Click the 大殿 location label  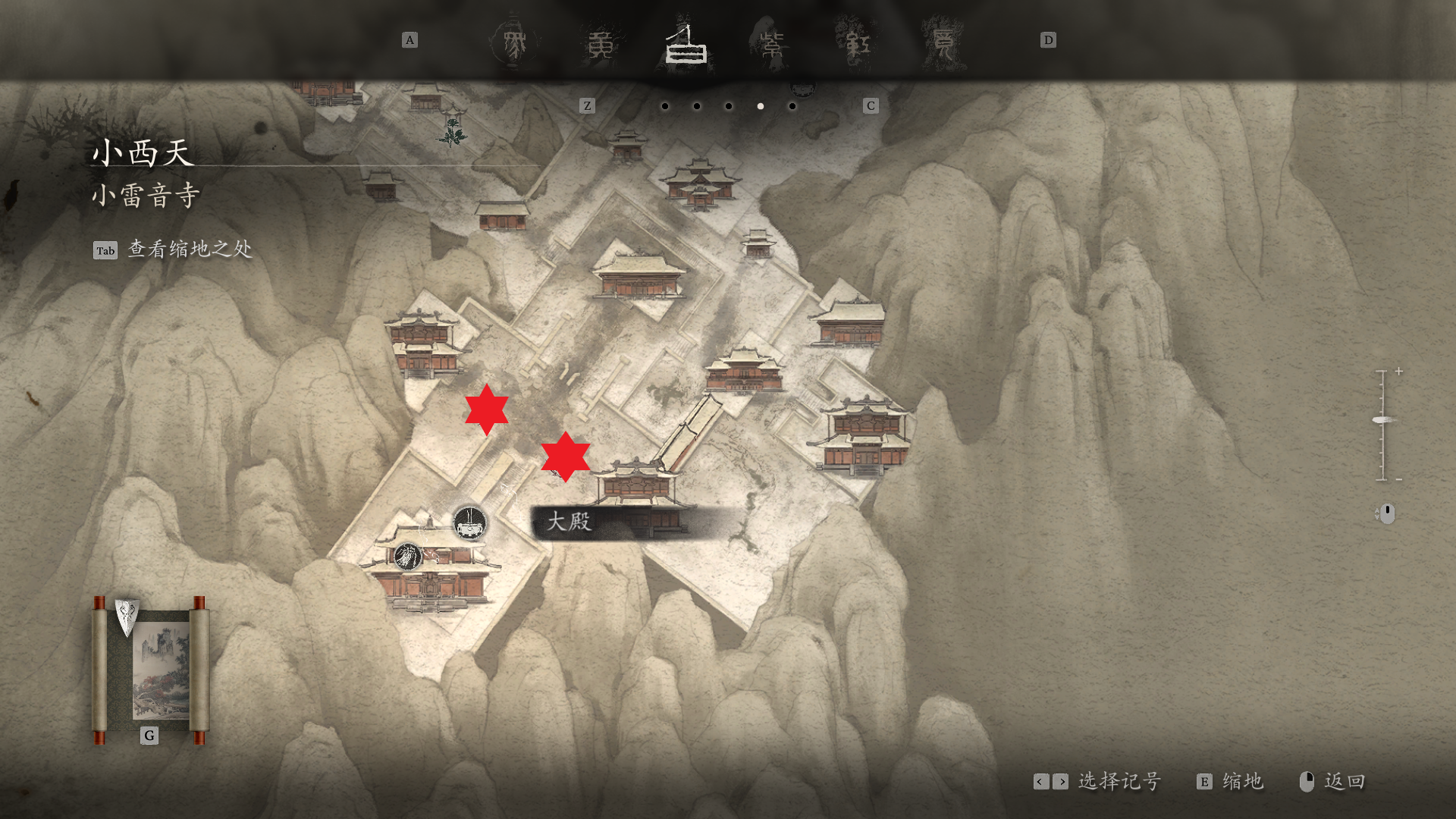click(569, 522)
